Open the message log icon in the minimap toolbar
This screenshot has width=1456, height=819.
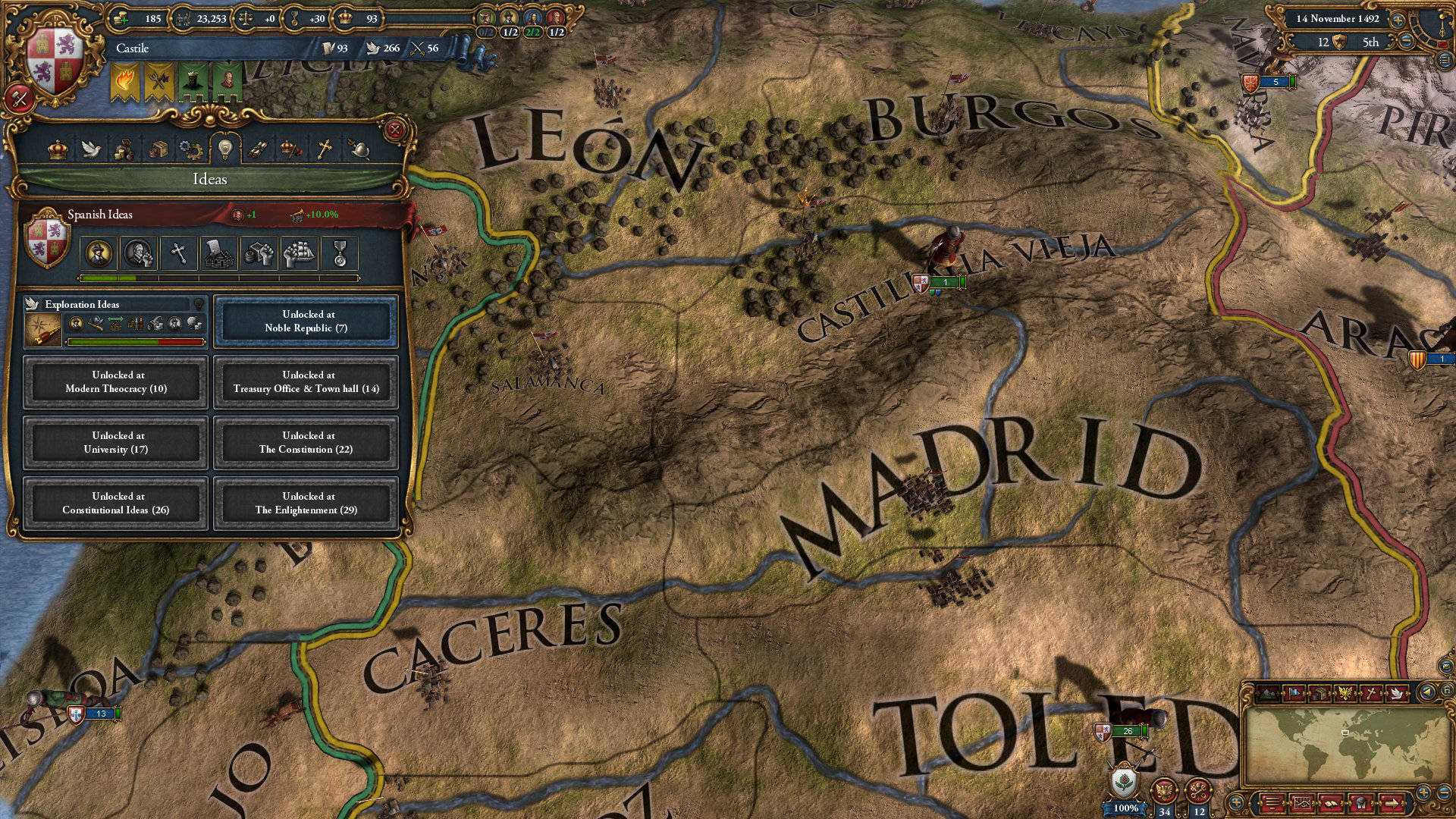tap(1272, 804)
